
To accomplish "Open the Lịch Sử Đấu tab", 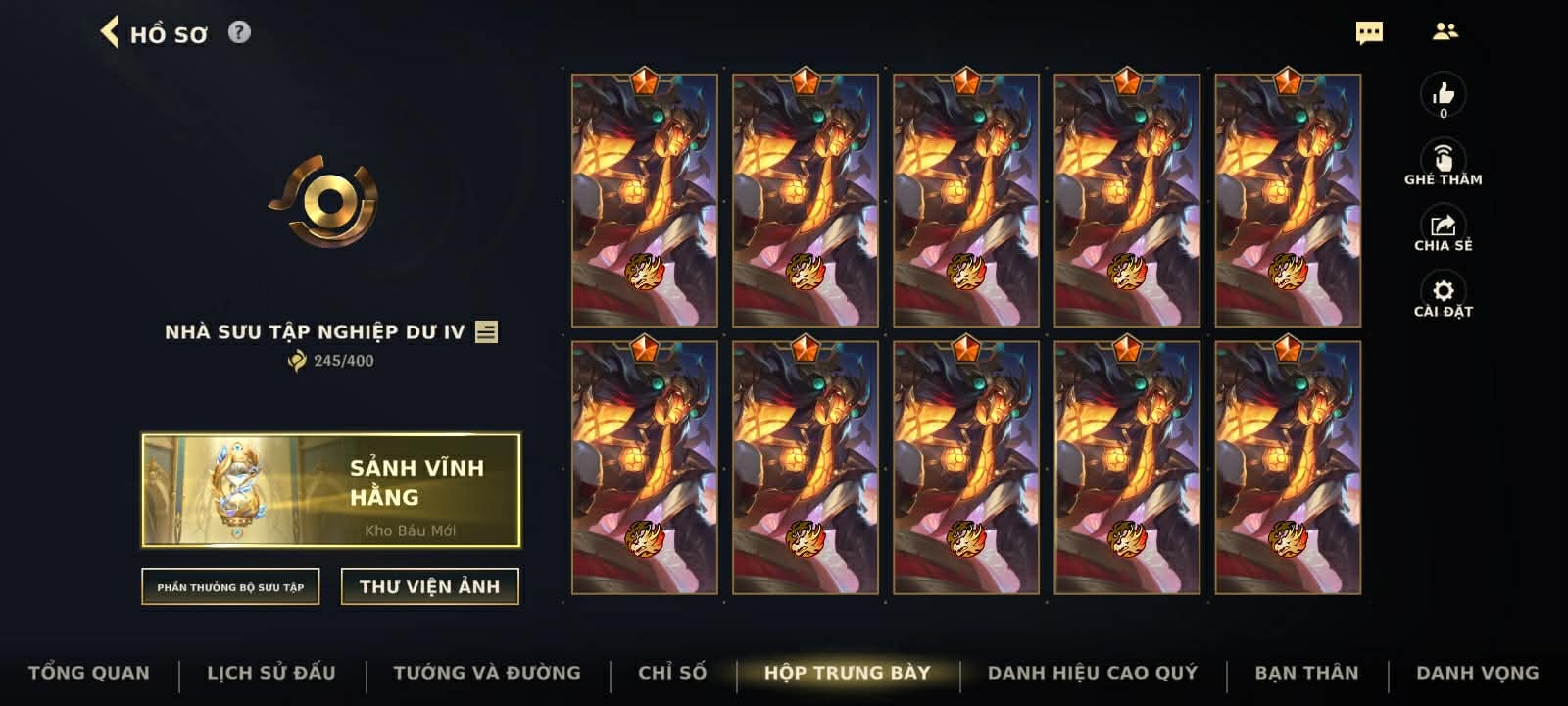I will click(271, 673).
